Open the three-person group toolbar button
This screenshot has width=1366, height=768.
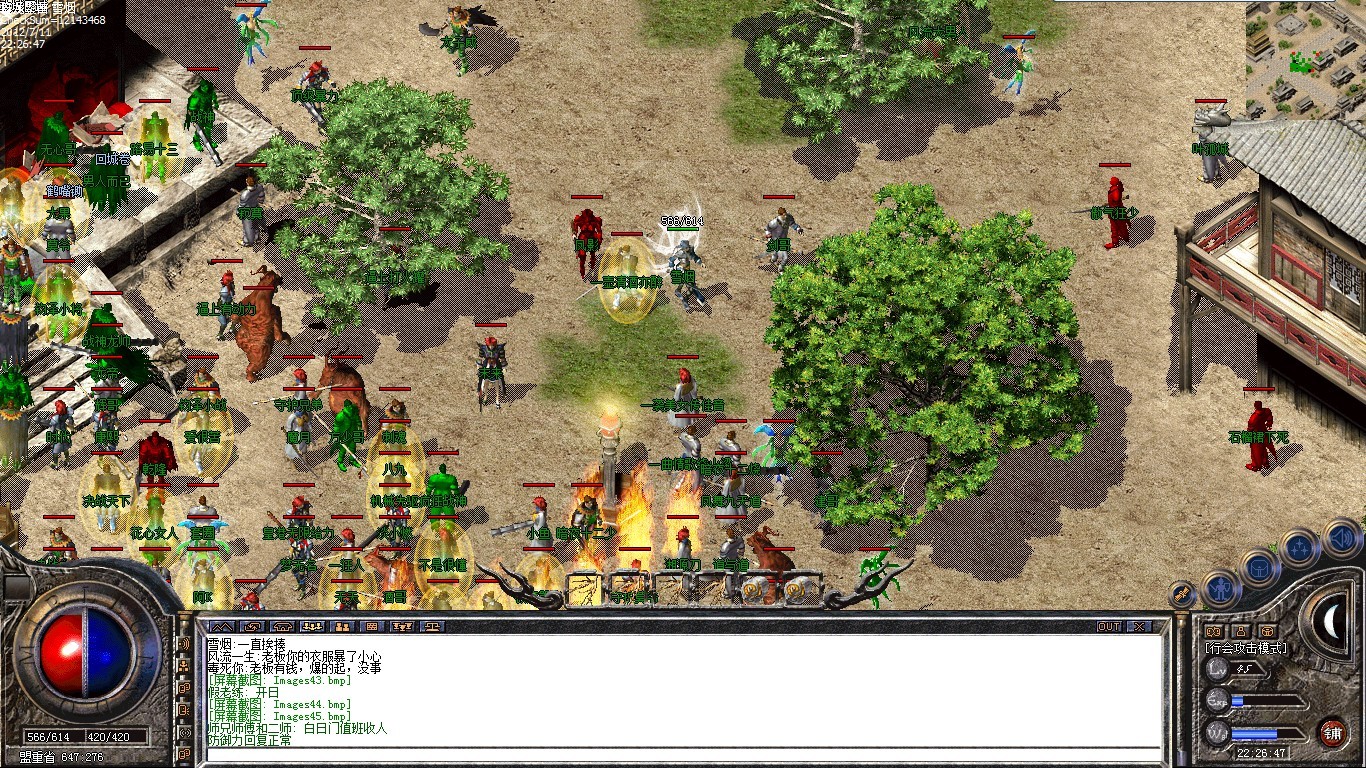click(x=312, y=627)
